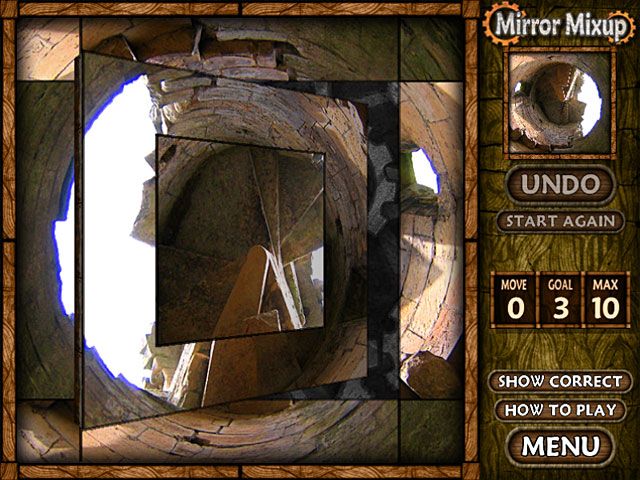
Task: Select the innermost center mirror tile
Action: [240, 240]
